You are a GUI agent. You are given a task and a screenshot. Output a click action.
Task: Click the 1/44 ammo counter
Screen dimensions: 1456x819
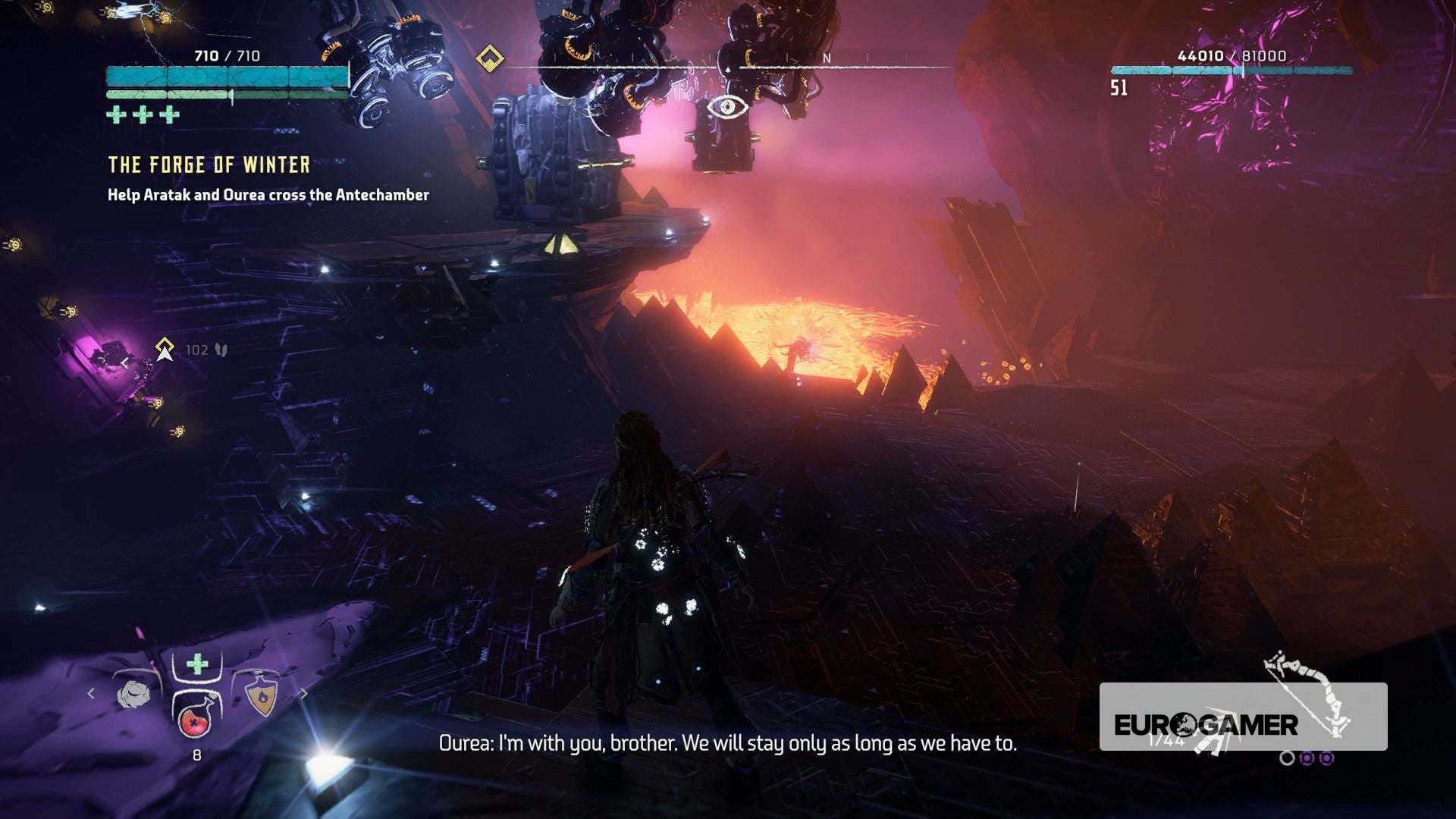coord(1166,740)
